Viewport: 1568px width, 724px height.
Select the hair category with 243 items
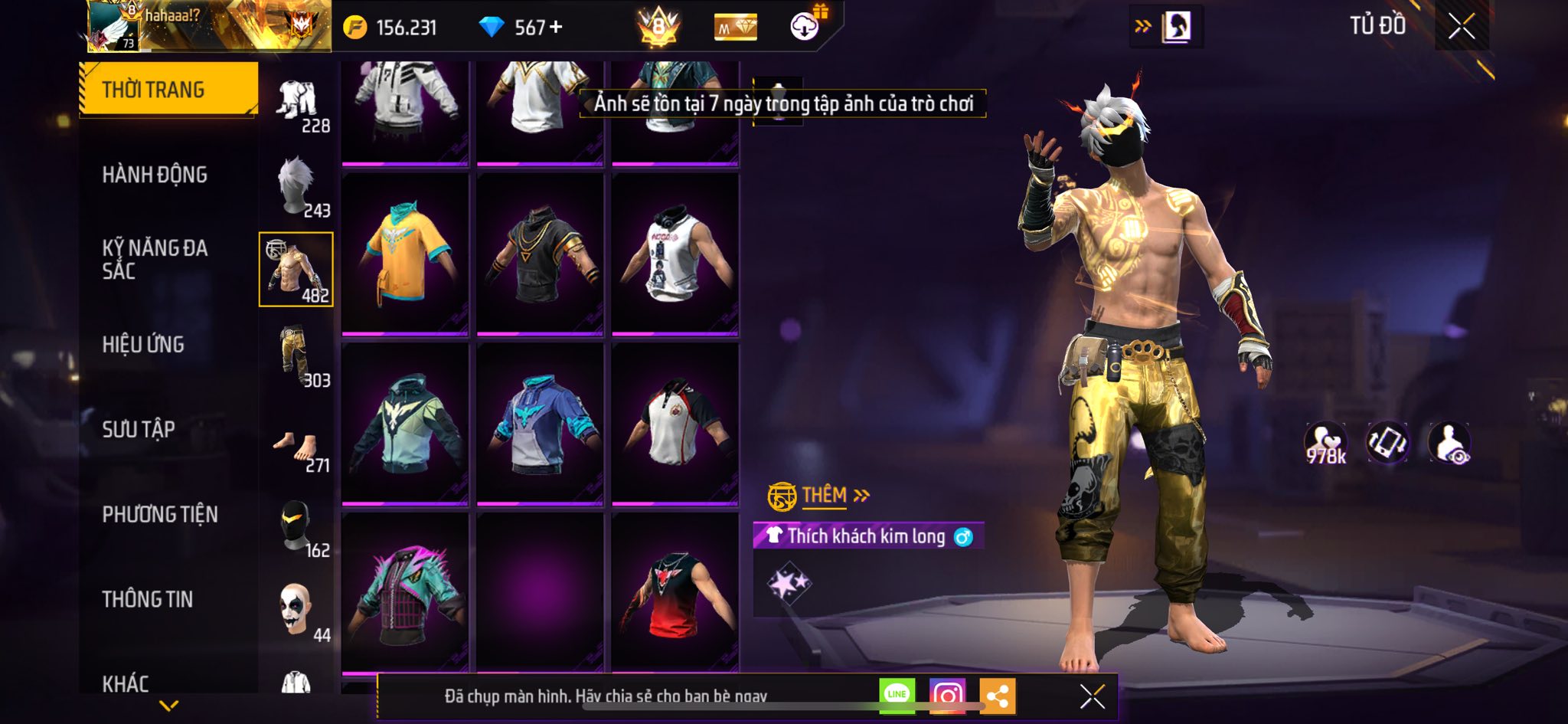tap(297, 186)
